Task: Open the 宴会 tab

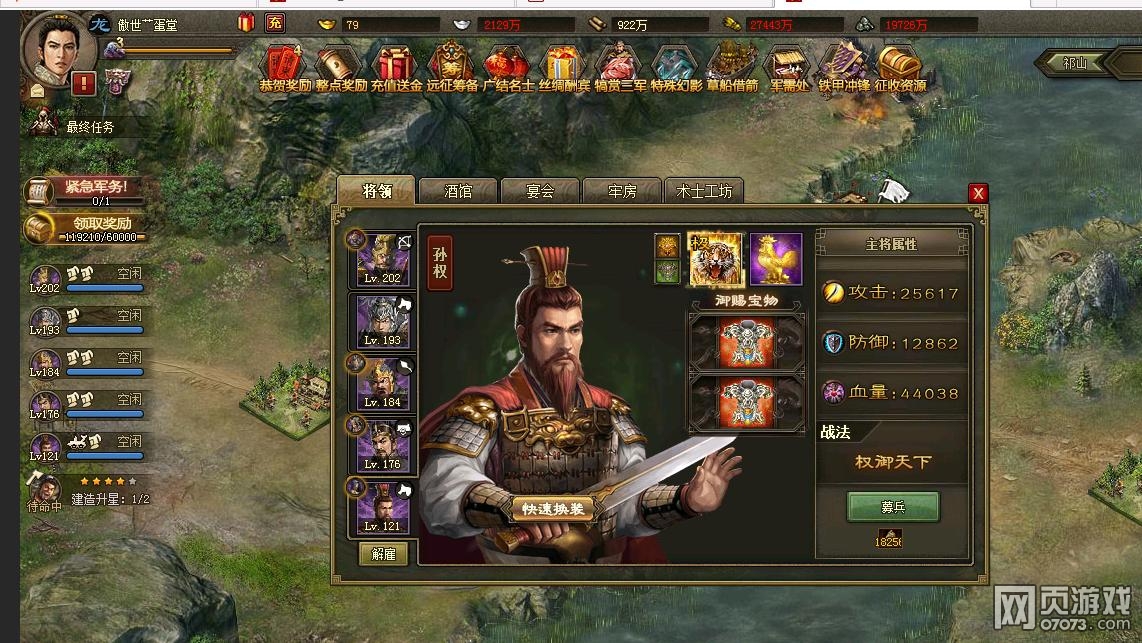Action: point(540,191)
